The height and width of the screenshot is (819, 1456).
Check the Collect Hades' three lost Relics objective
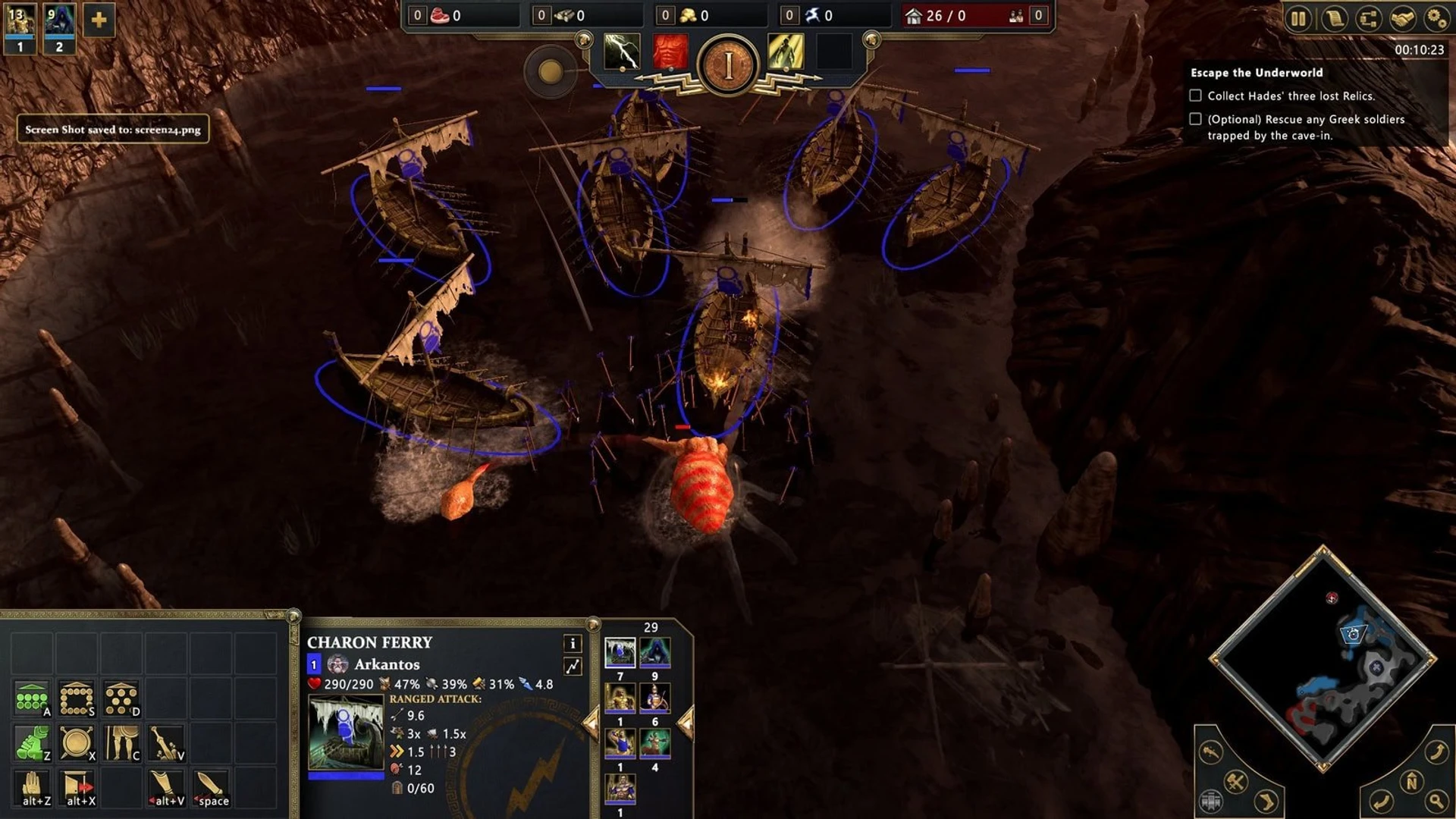1197,96
